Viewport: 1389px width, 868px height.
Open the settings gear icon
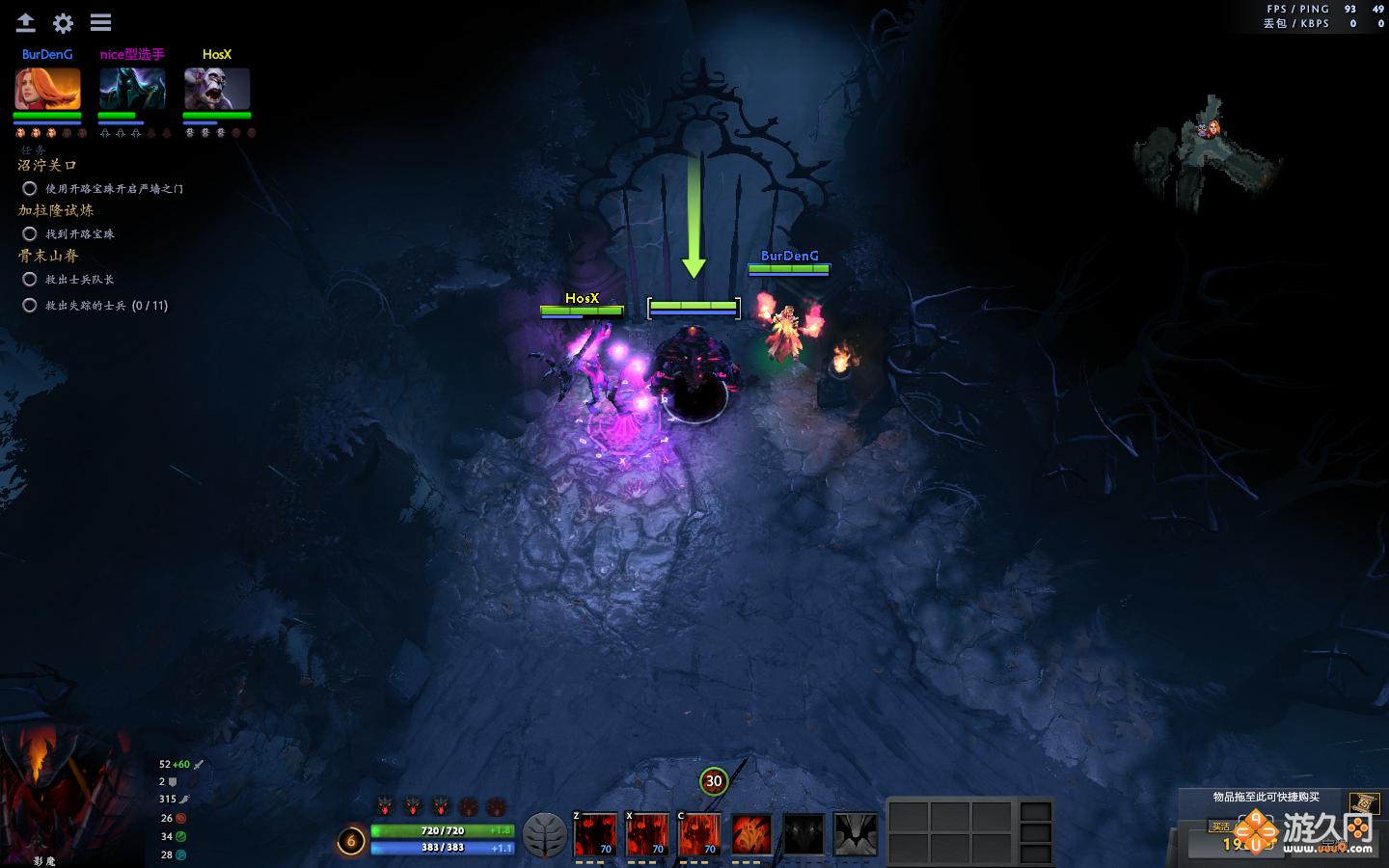[x=62, y=23]
